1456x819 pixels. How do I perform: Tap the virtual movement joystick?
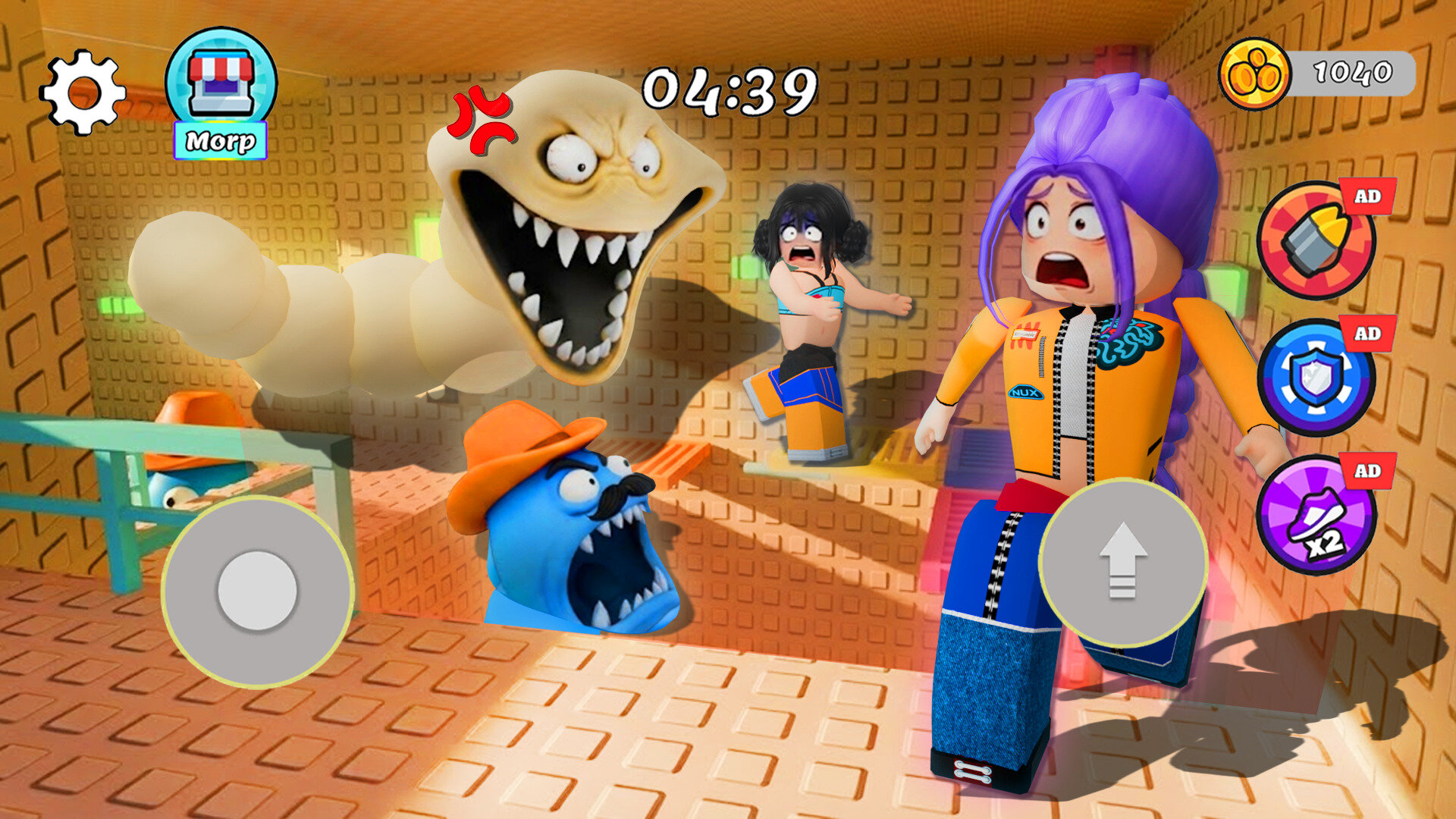(257, 591)
